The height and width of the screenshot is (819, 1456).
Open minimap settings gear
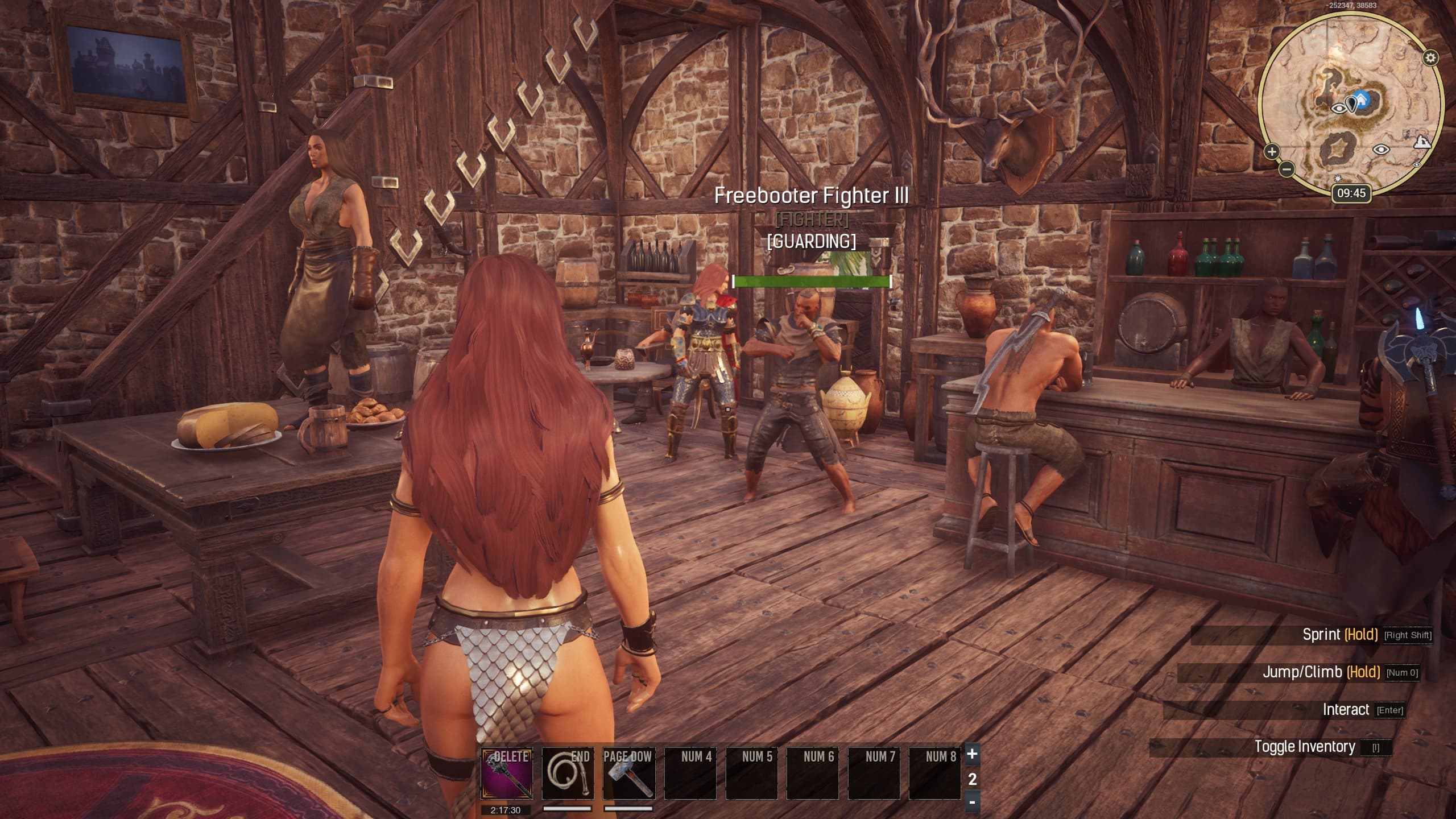[x=1431, y=57]
